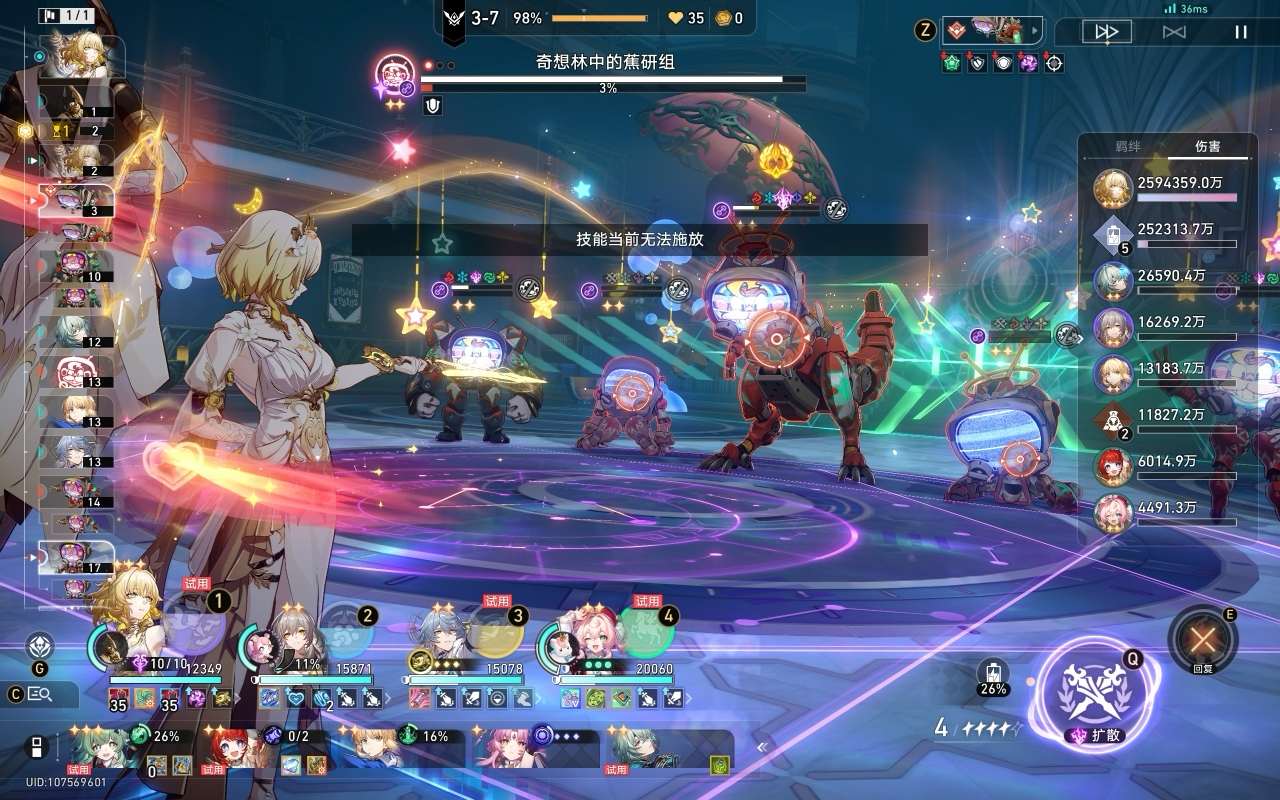Pause the battle
The width and height of the screenshot is (1280, 800).
(1240, 32)
